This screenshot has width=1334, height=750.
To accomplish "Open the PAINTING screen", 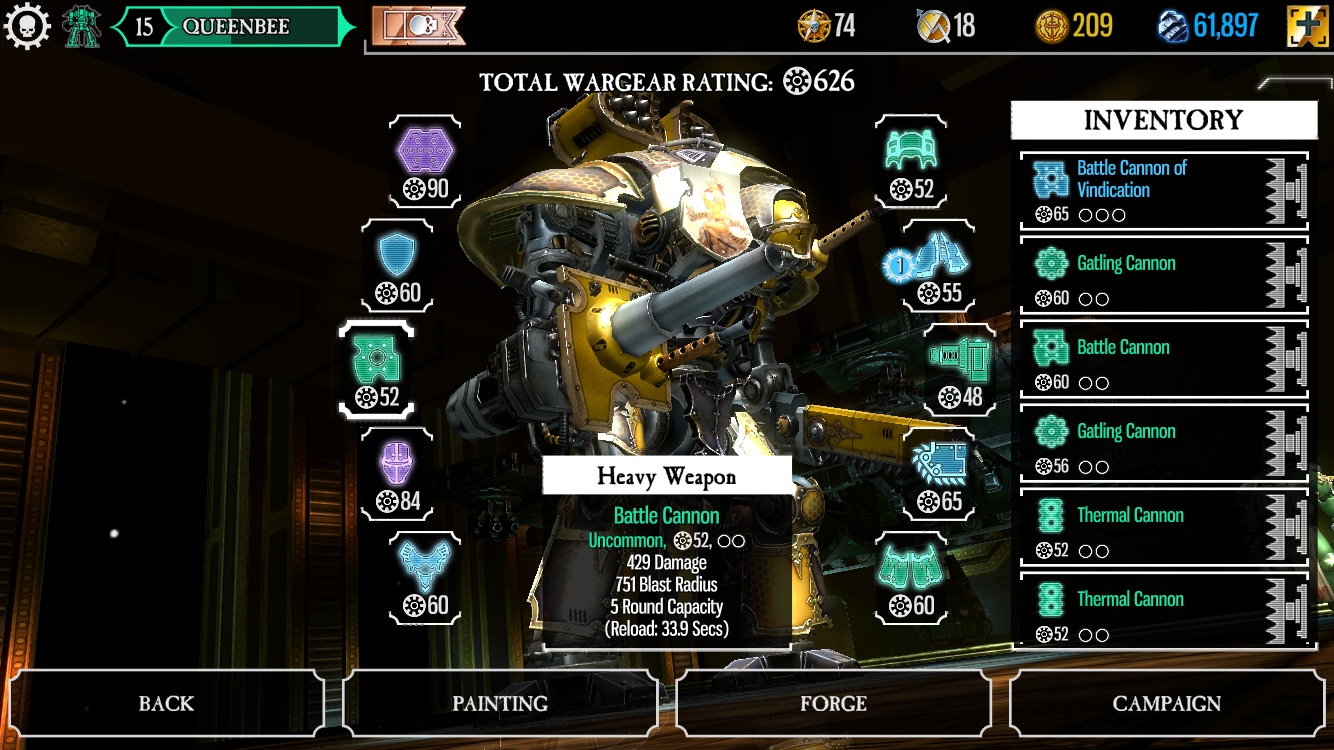I will pyautogui.click(x=500, y=703).
